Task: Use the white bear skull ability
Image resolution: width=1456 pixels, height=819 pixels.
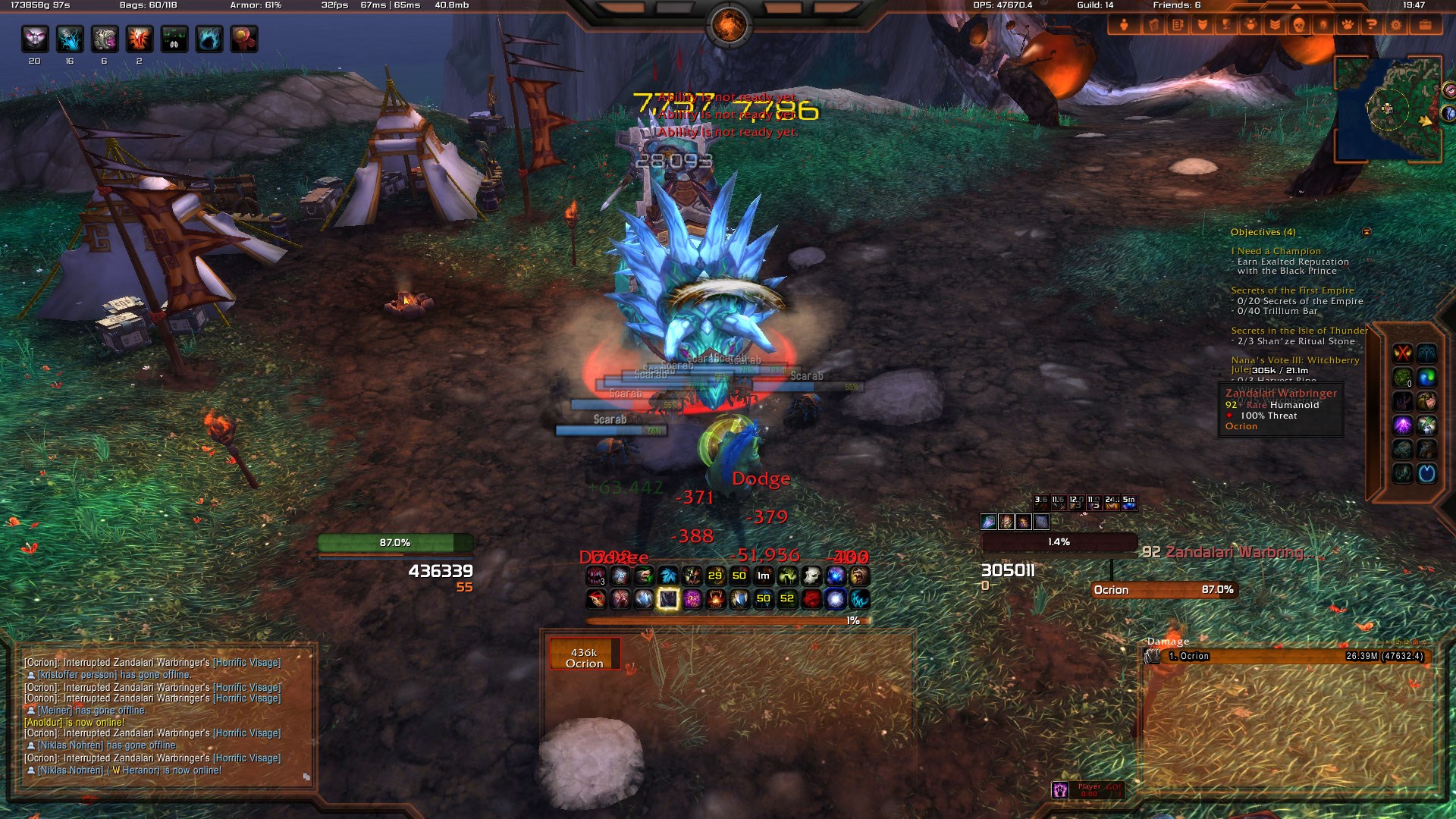Action: pos(811,576)
